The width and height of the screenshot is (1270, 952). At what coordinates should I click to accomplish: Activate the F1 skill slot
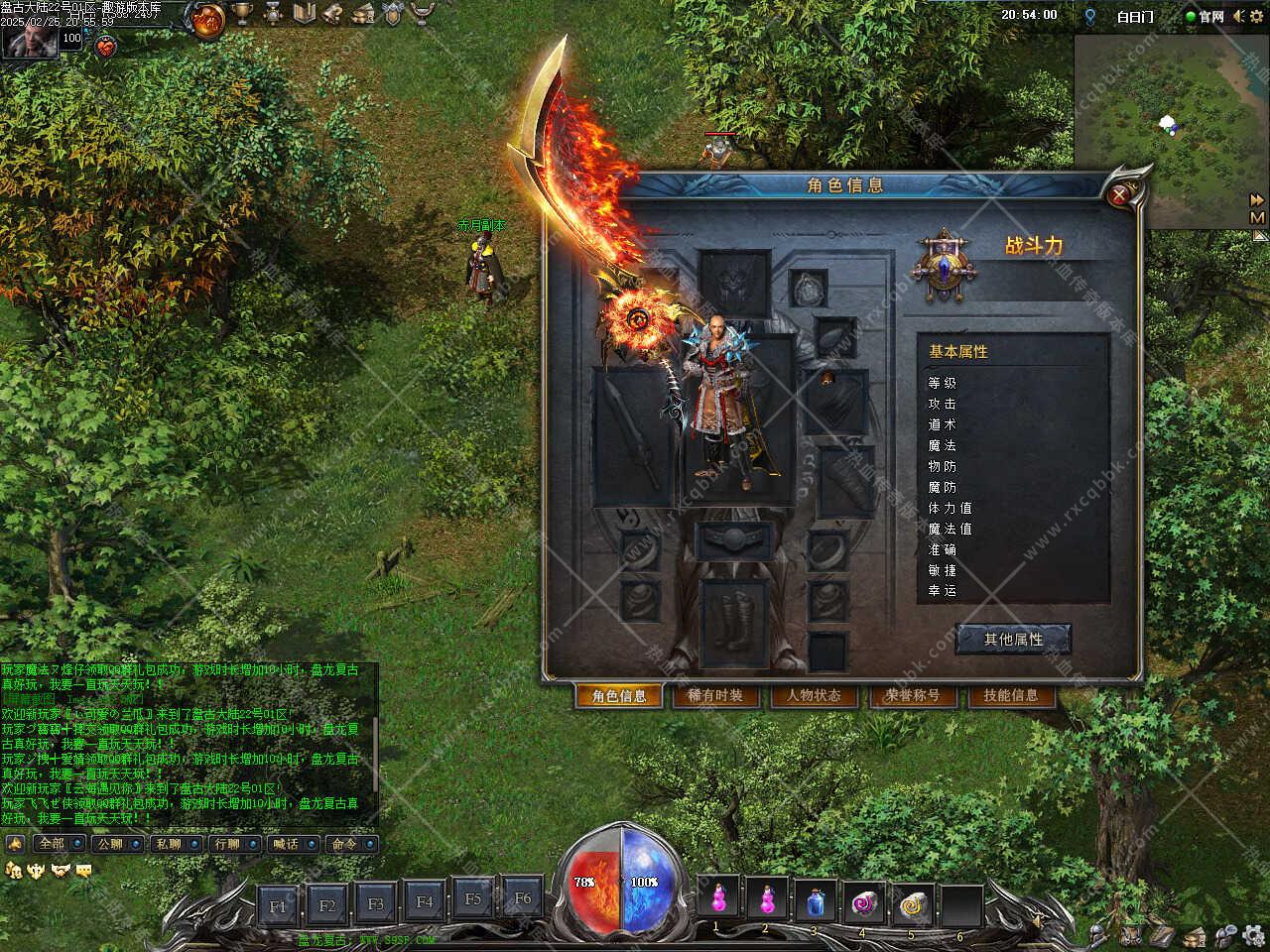tap(278, 905)
